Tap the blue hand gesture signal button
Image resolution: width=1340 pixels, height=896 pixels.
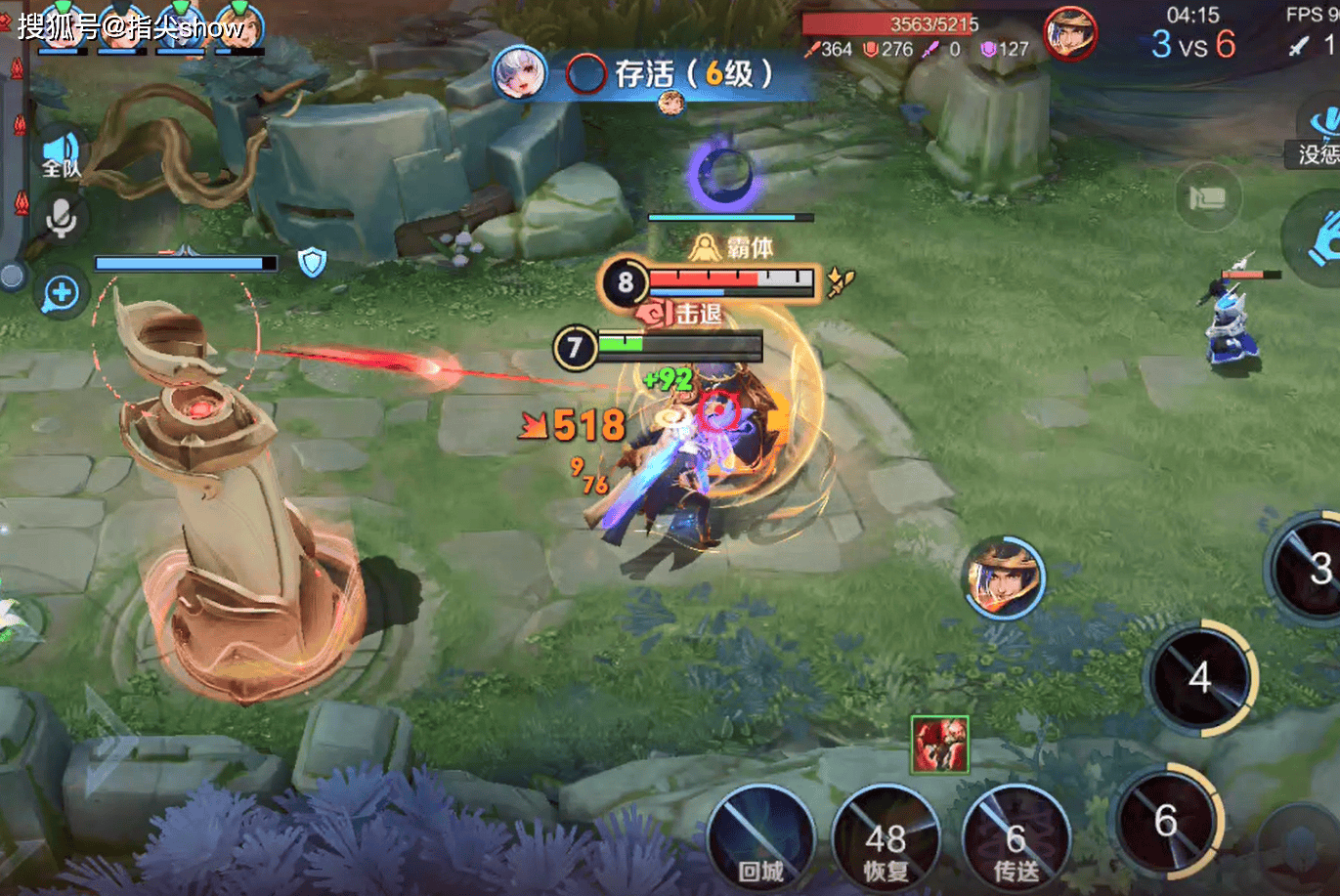click(x=1319, y=239)
